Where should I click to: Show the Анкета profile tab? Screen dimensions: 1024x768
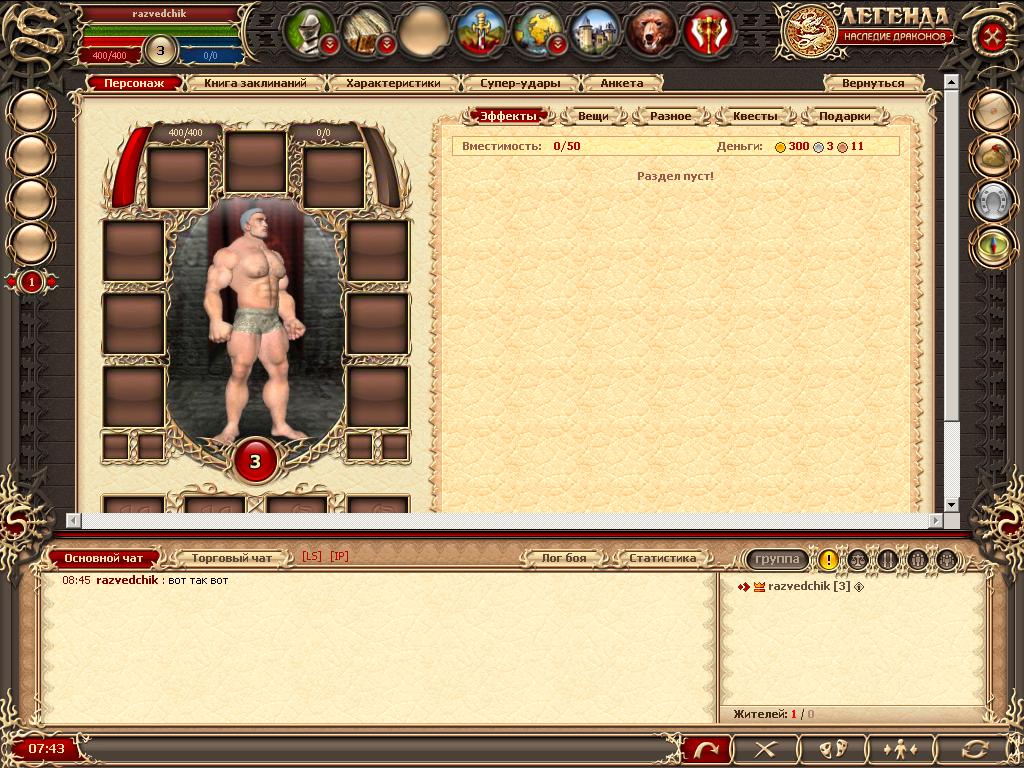coord(622,84)
